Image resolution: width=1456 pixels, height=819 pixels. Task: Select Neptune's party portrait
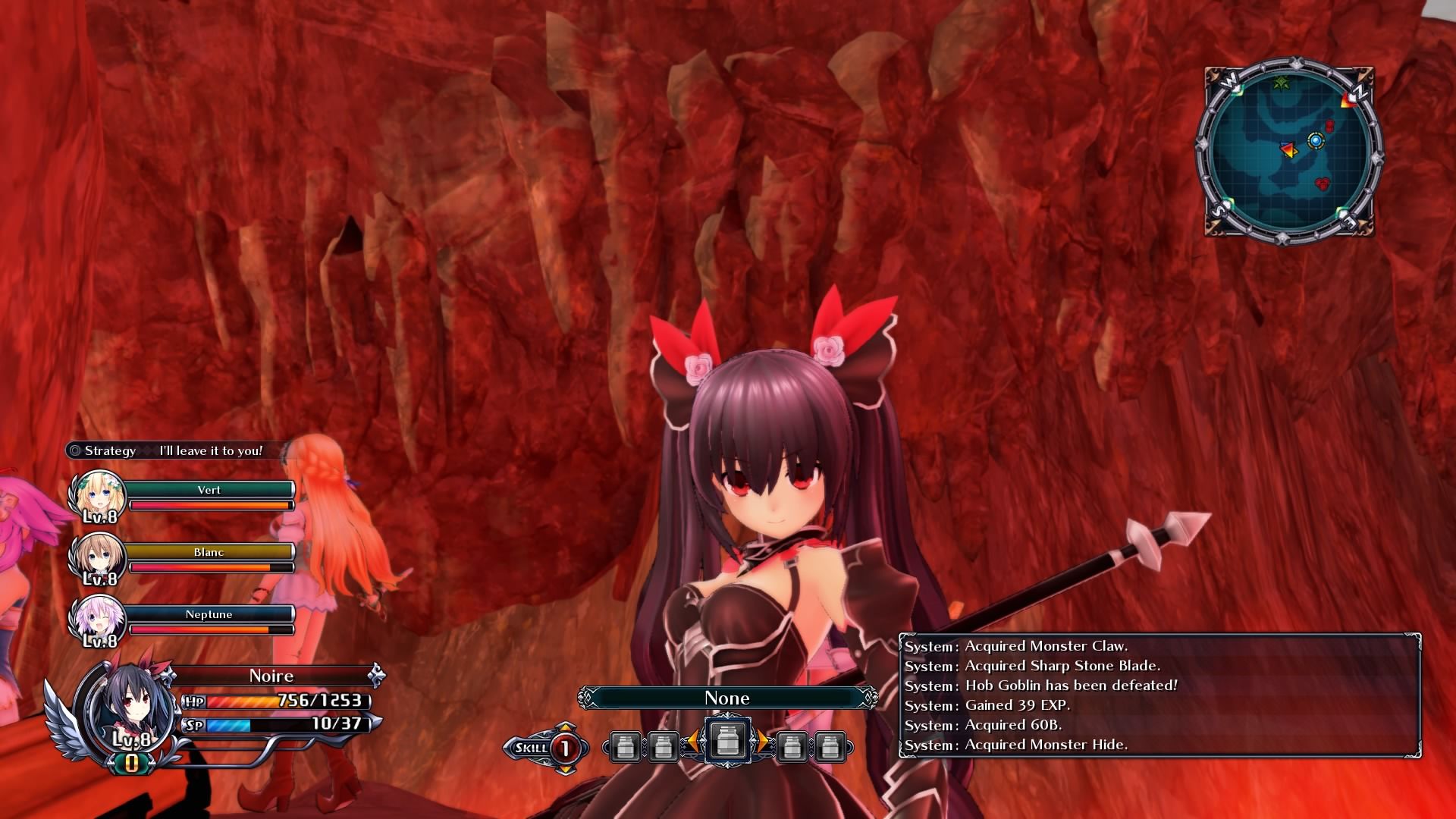(98, 620)
